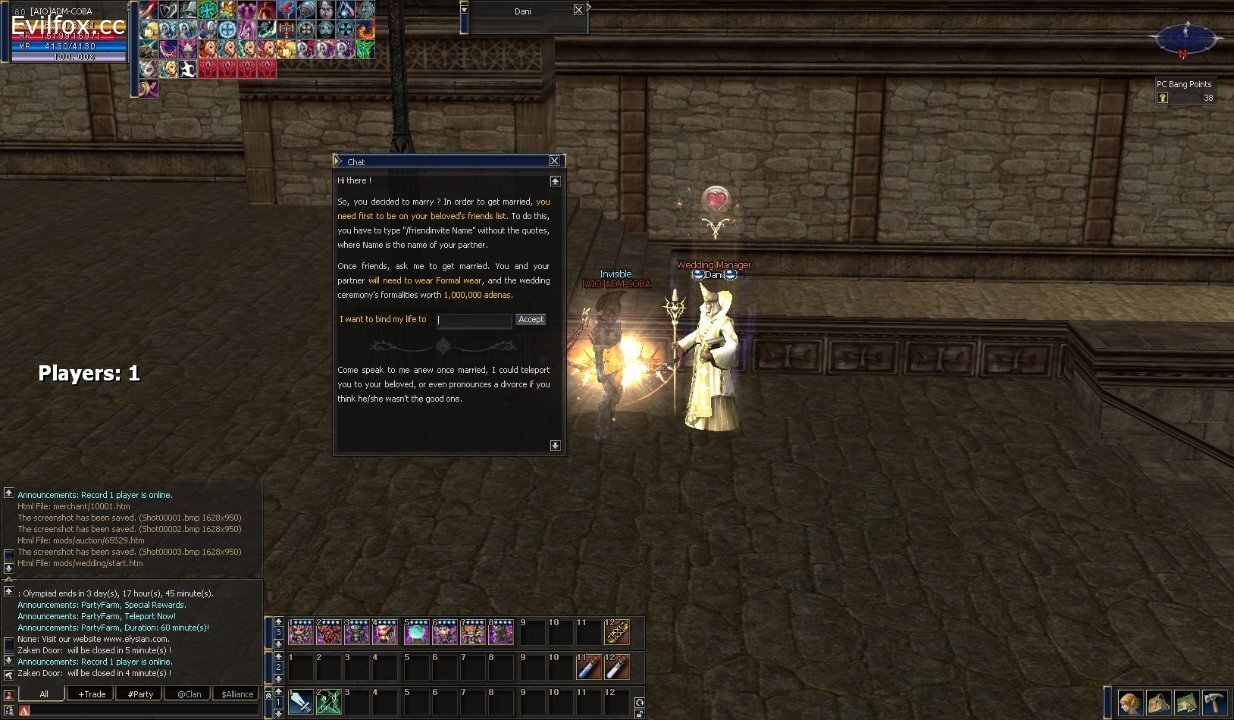Open the +Trade chat tab
The width and height of the screenshot is (1234, 720).
point(92,694)
